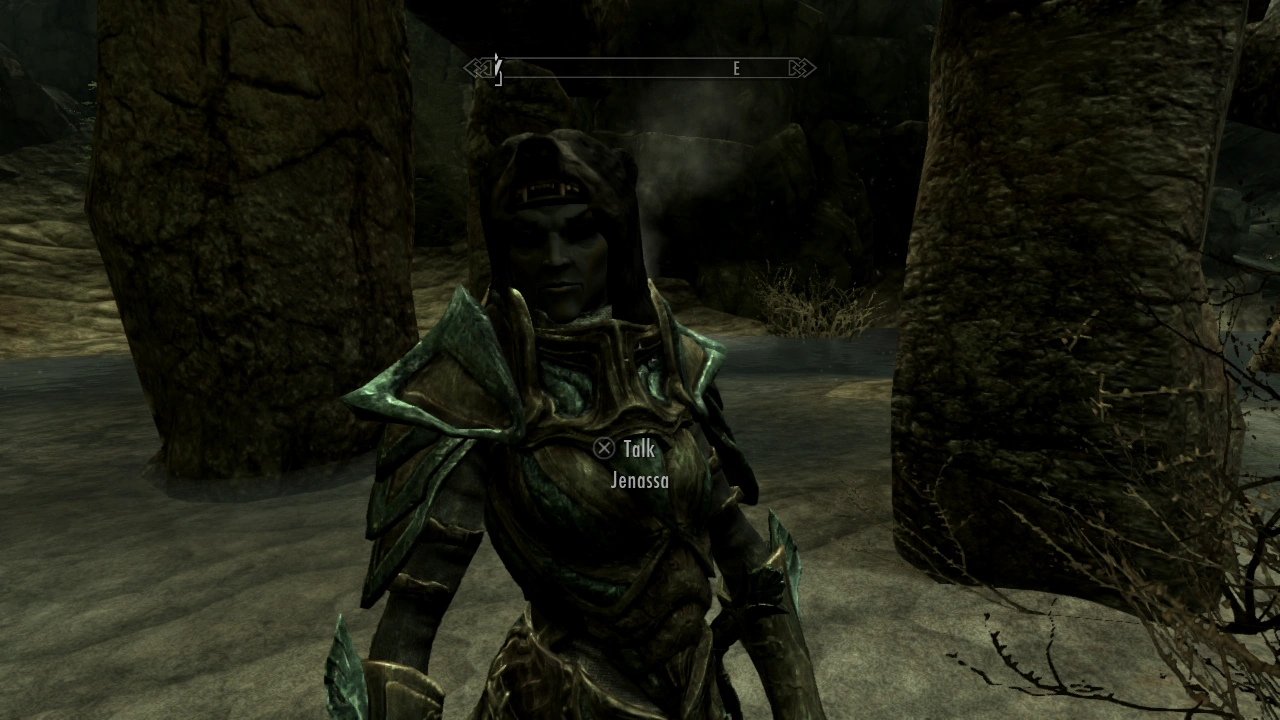Screen dimensions: 1280x720
Task: Click the white quest marker on the compass
Action: coord(496,68)
